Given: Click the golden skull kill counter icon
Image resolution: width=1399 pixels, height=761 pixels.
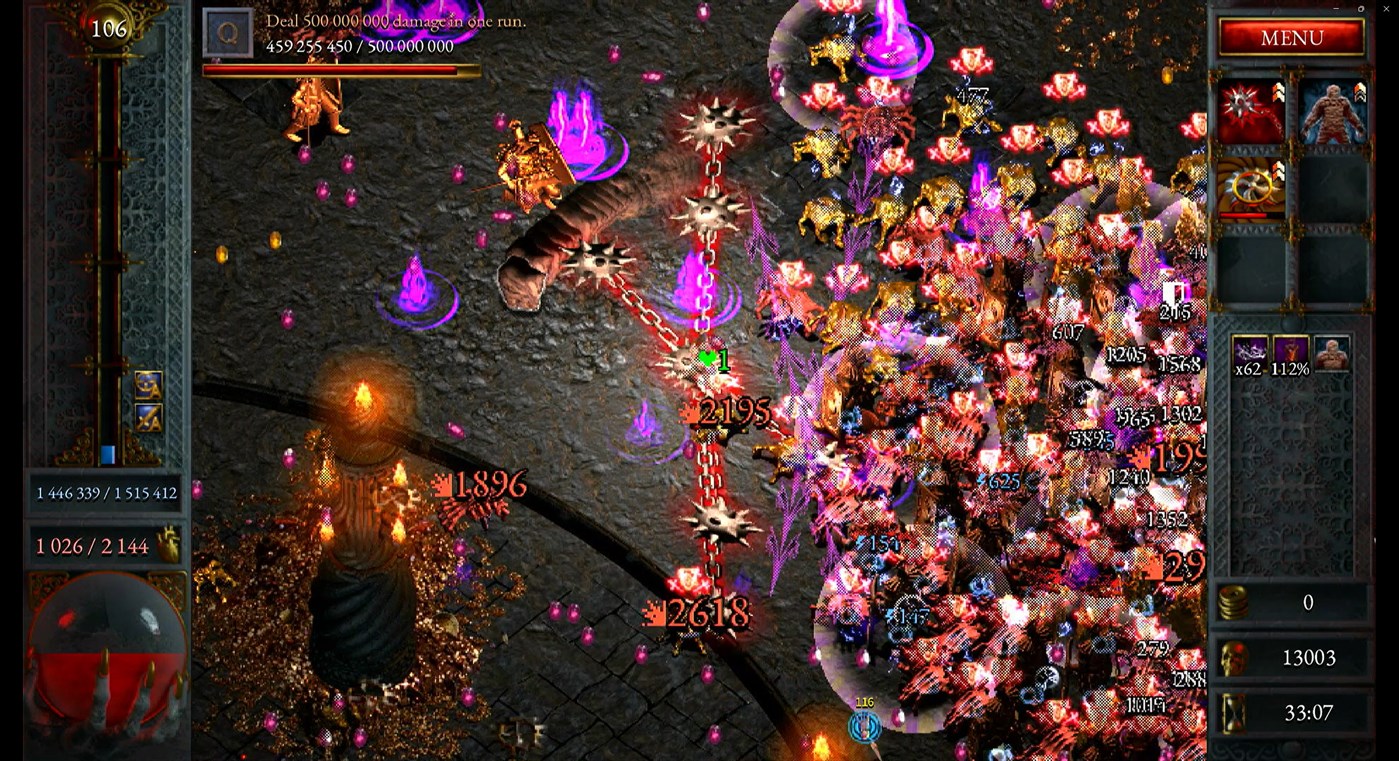Looking at the screenshot, I should [x=1234, y=658].
